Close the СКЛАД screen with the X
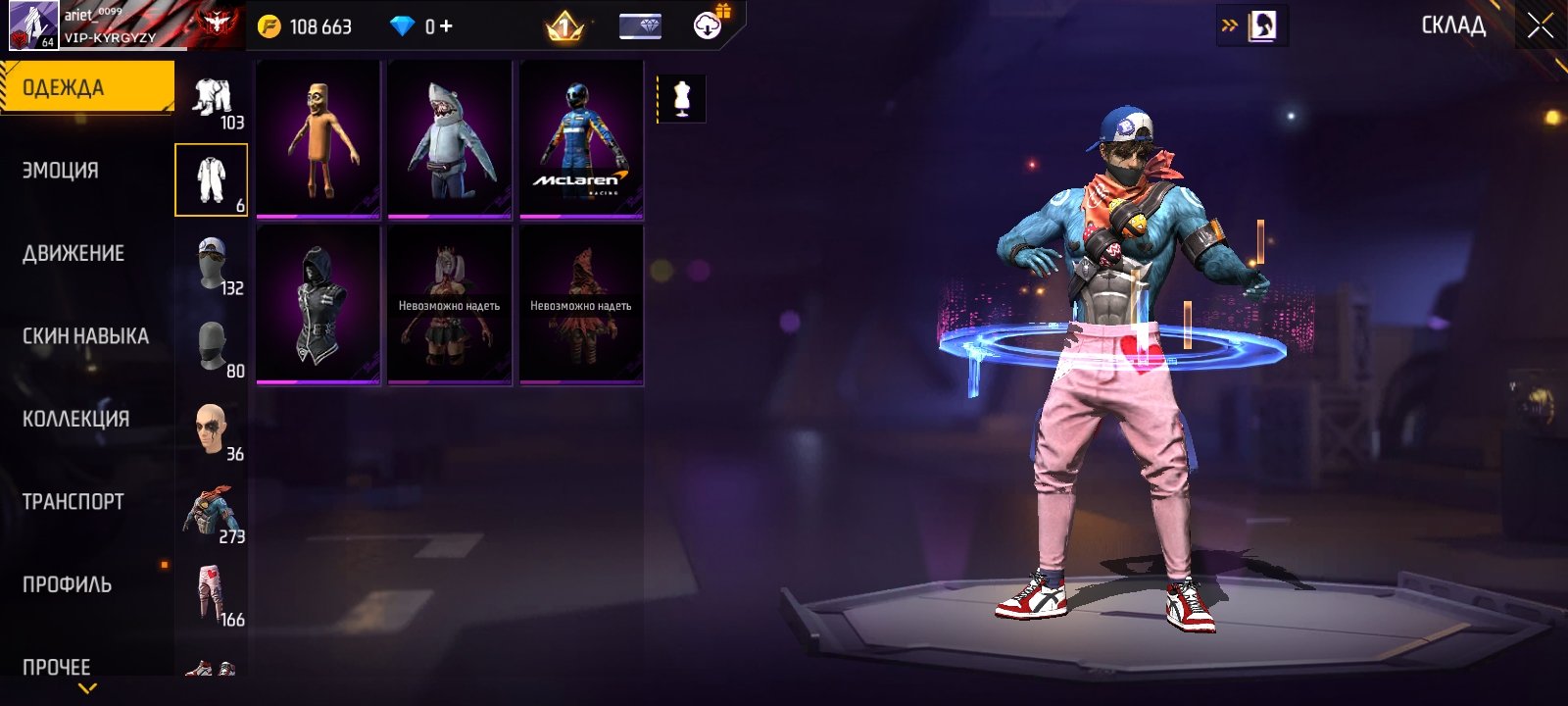 click(x=1540, y=26)
